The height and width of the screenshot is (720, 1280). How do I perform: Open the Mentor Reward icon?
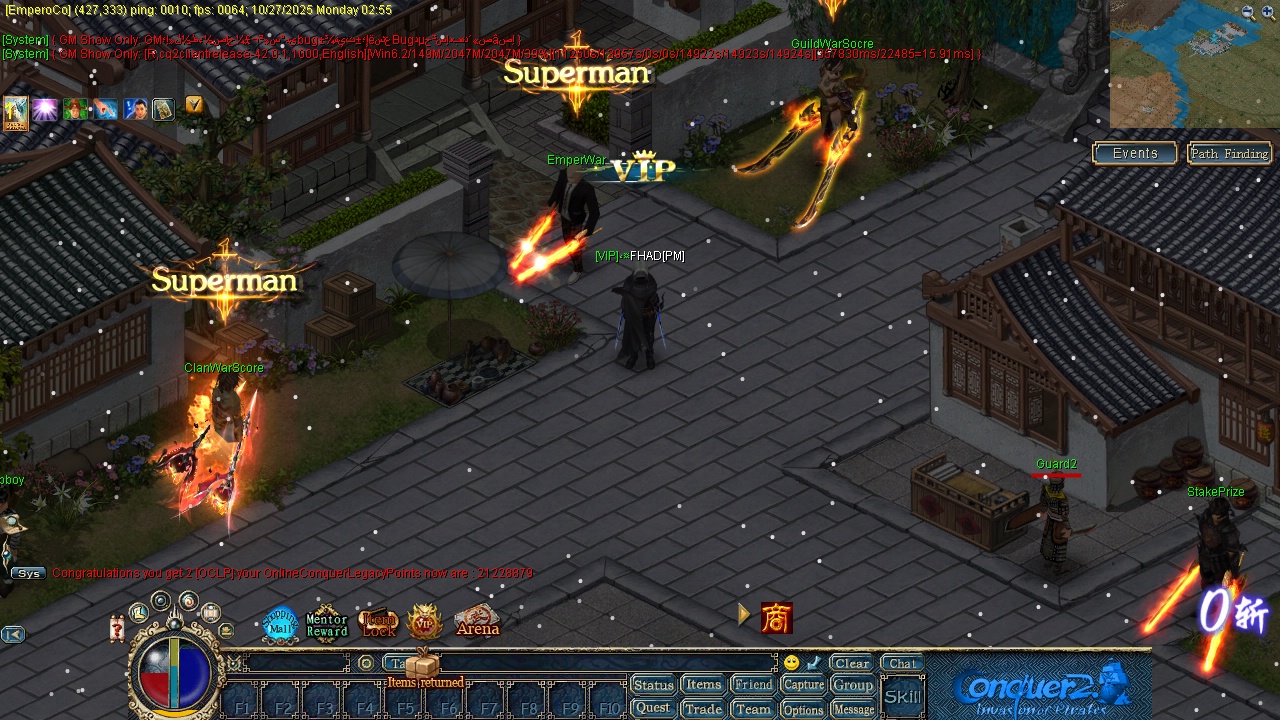click(326, 622)
